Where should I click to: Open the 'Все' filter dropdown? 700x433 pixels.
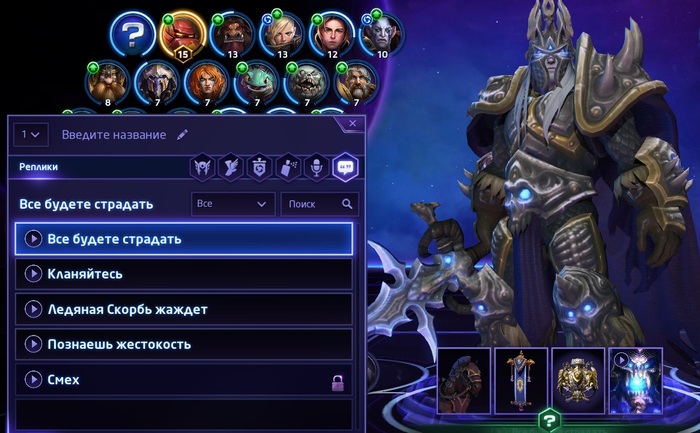tap(233, 204)
